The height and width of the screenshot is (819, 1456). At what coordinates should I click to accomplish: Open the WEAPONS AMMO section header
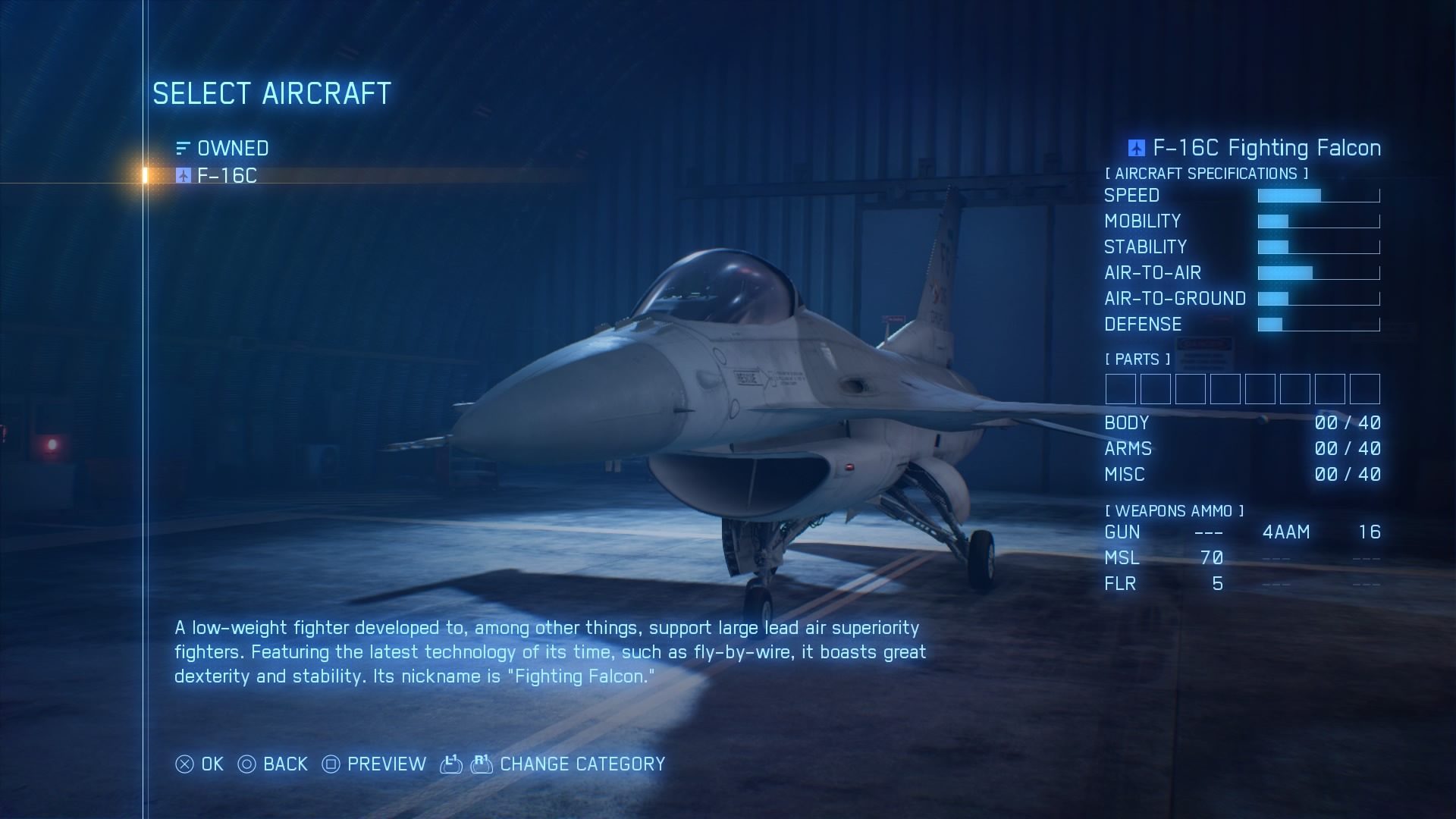point(1175,510)
